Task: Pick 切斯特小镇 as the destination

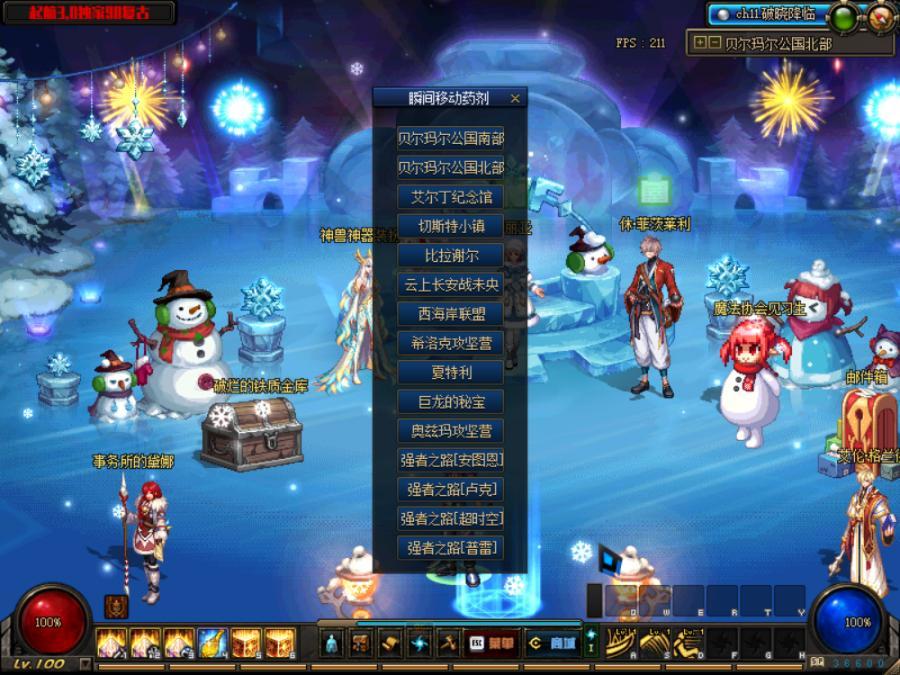Action: pyautogui.click(x=450, y=226)
